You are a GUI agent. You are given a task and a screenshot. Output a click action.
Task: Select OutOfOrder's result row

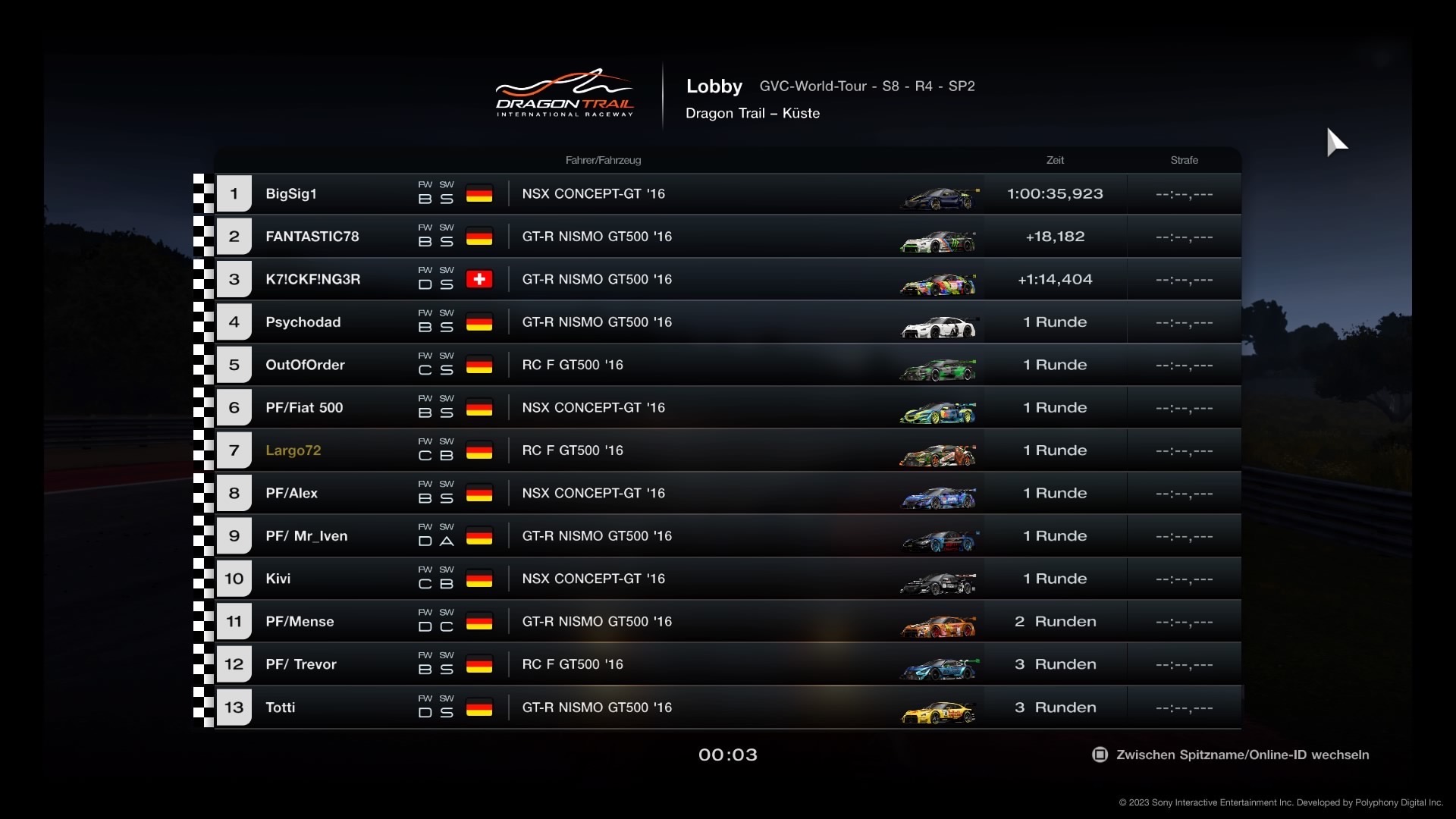point(728,365)
